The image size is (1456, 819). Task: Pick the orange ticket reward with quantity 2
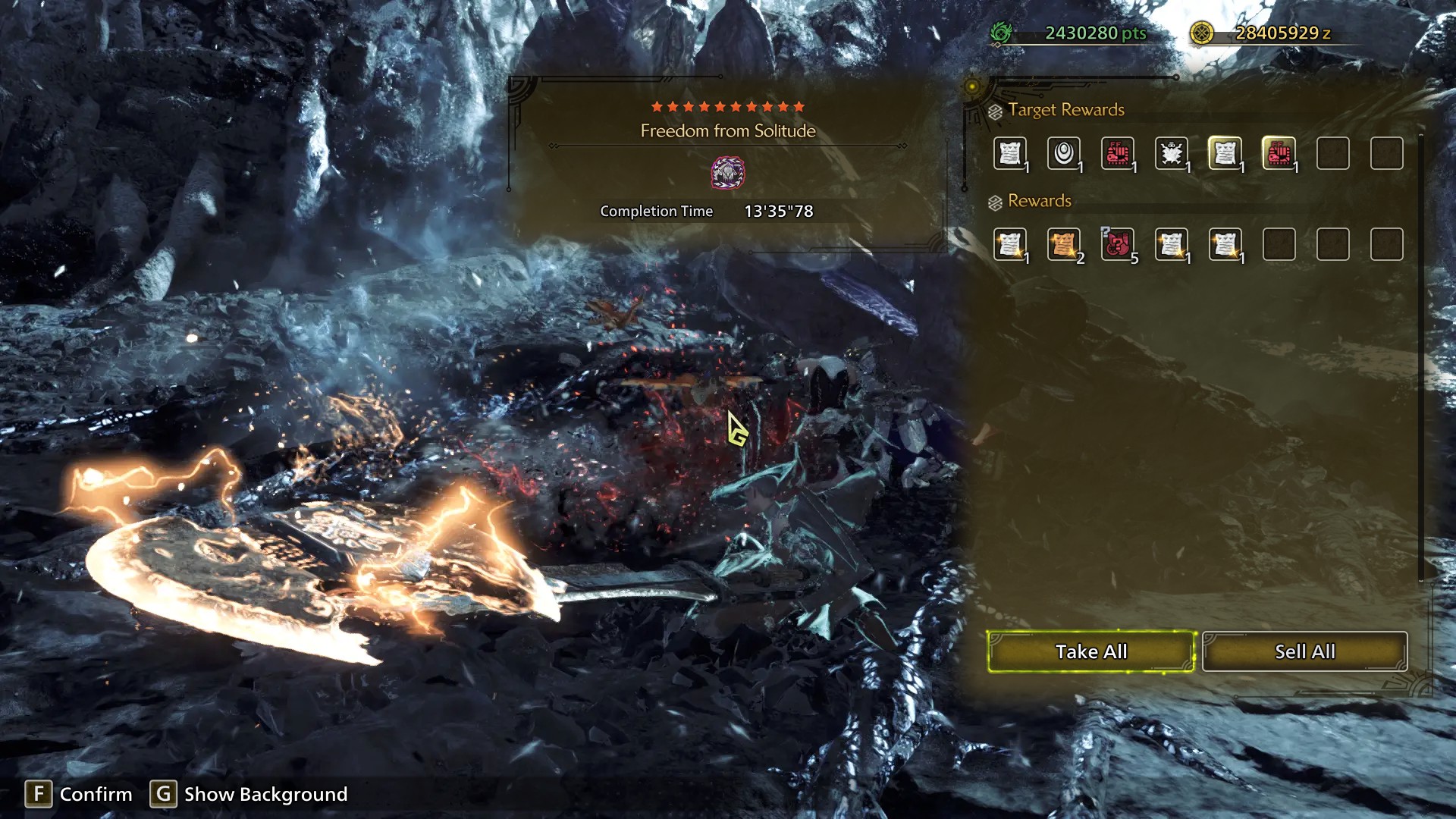[x=1064, y=245]
